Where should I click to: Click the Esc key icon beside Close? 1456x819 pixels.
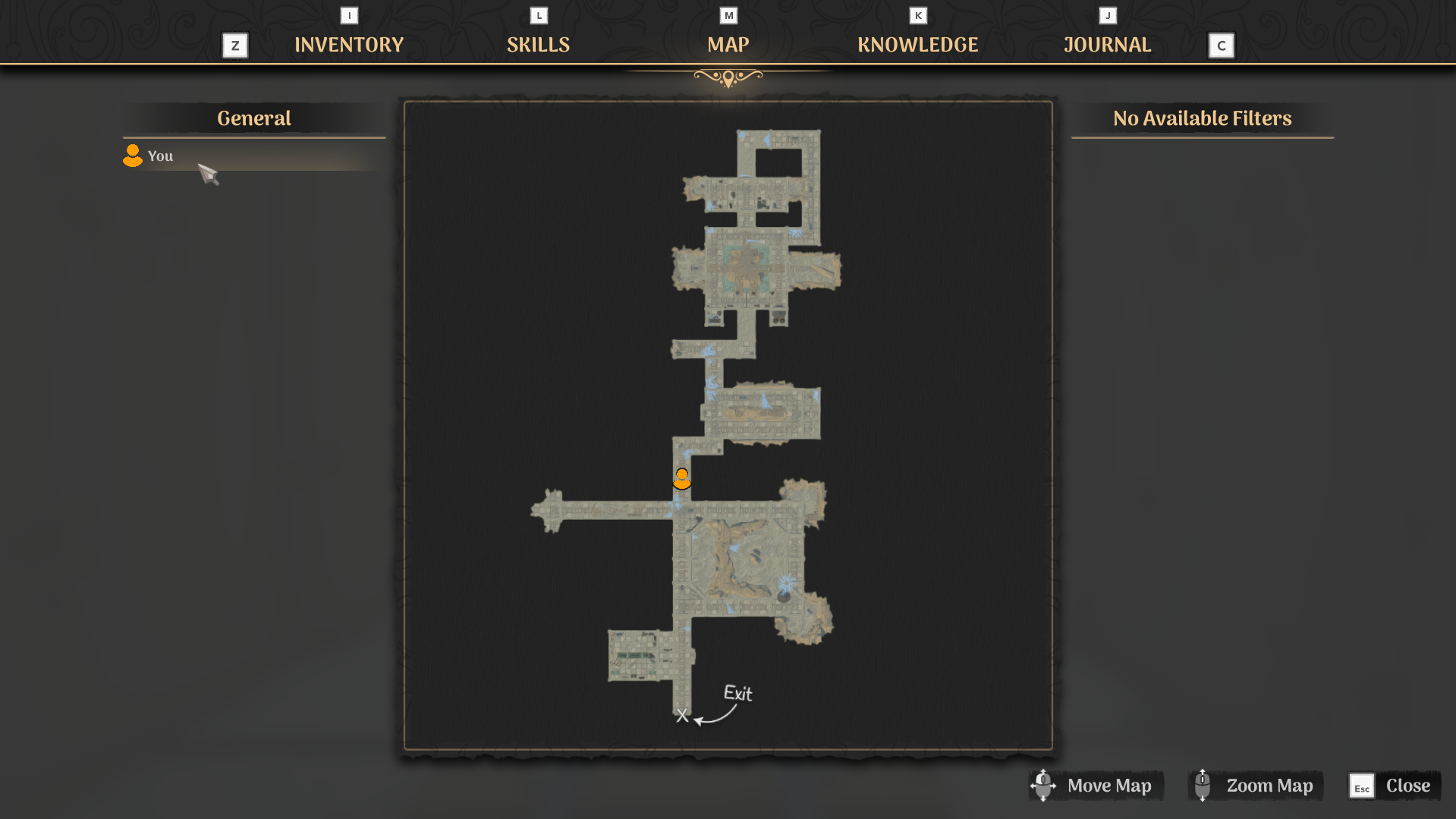1362,786
